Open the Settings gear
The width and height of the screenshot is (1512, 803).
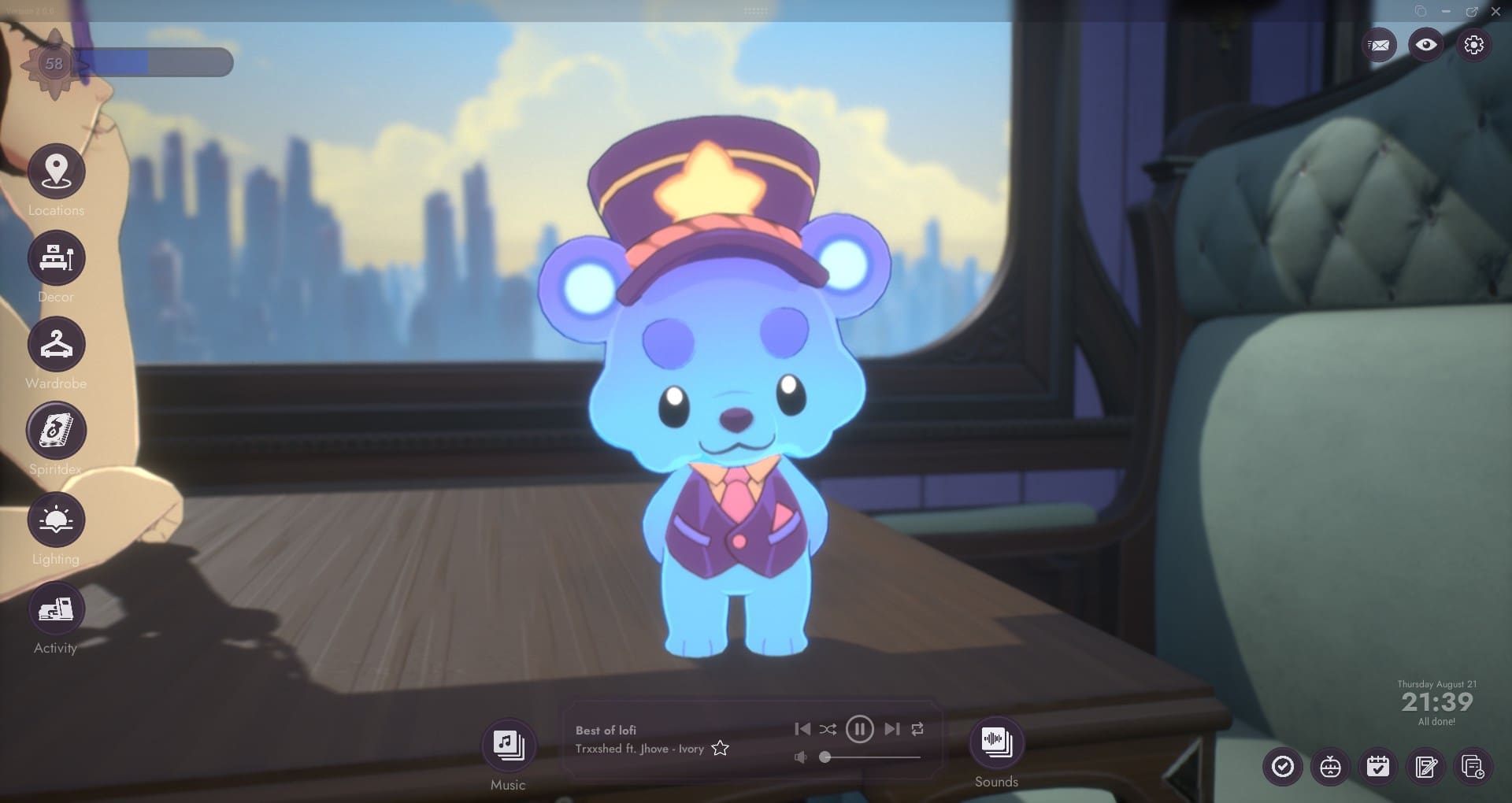coord(1474,45)
